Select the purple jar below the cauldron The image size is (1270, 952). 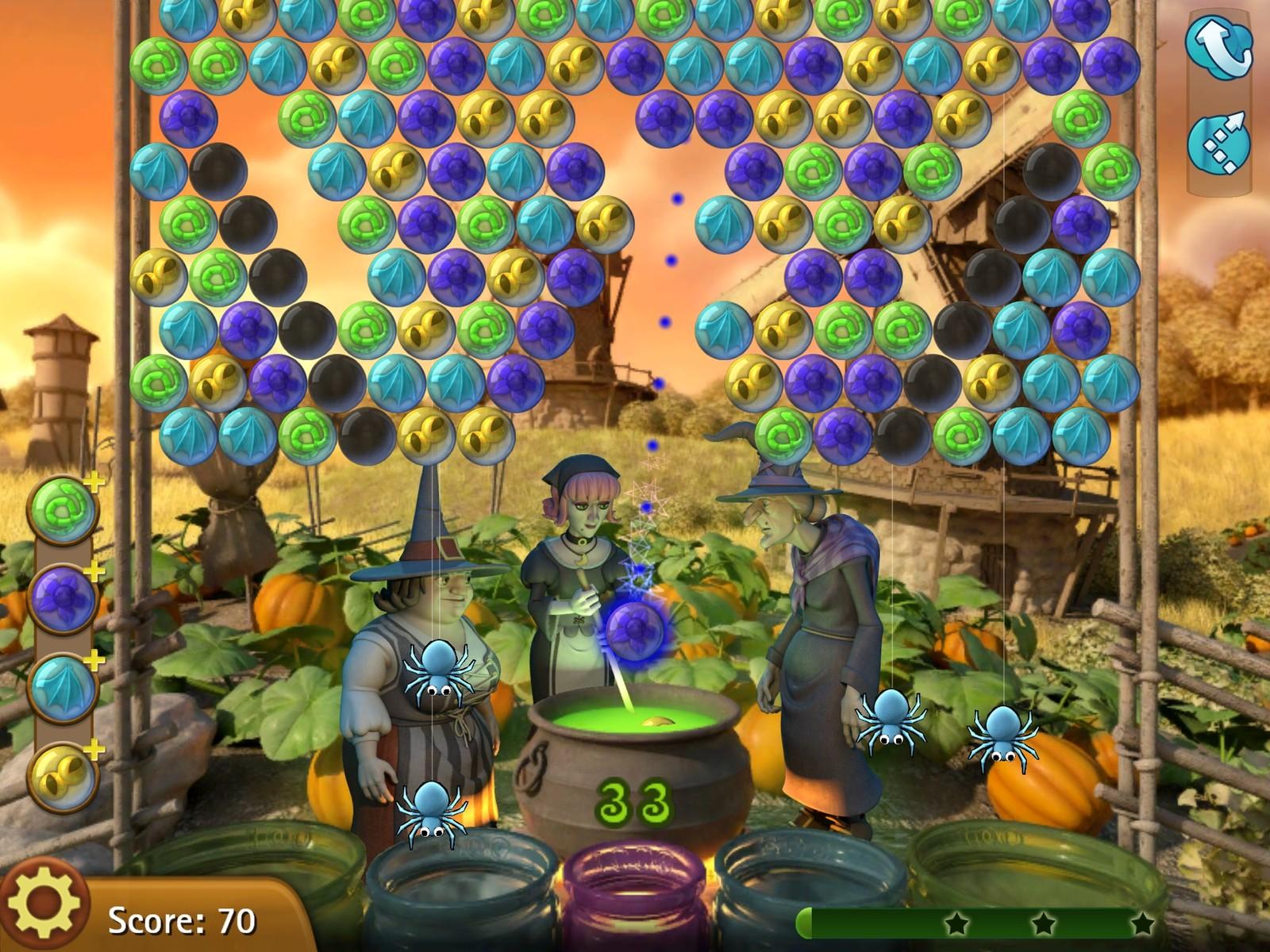pos(635,889)
